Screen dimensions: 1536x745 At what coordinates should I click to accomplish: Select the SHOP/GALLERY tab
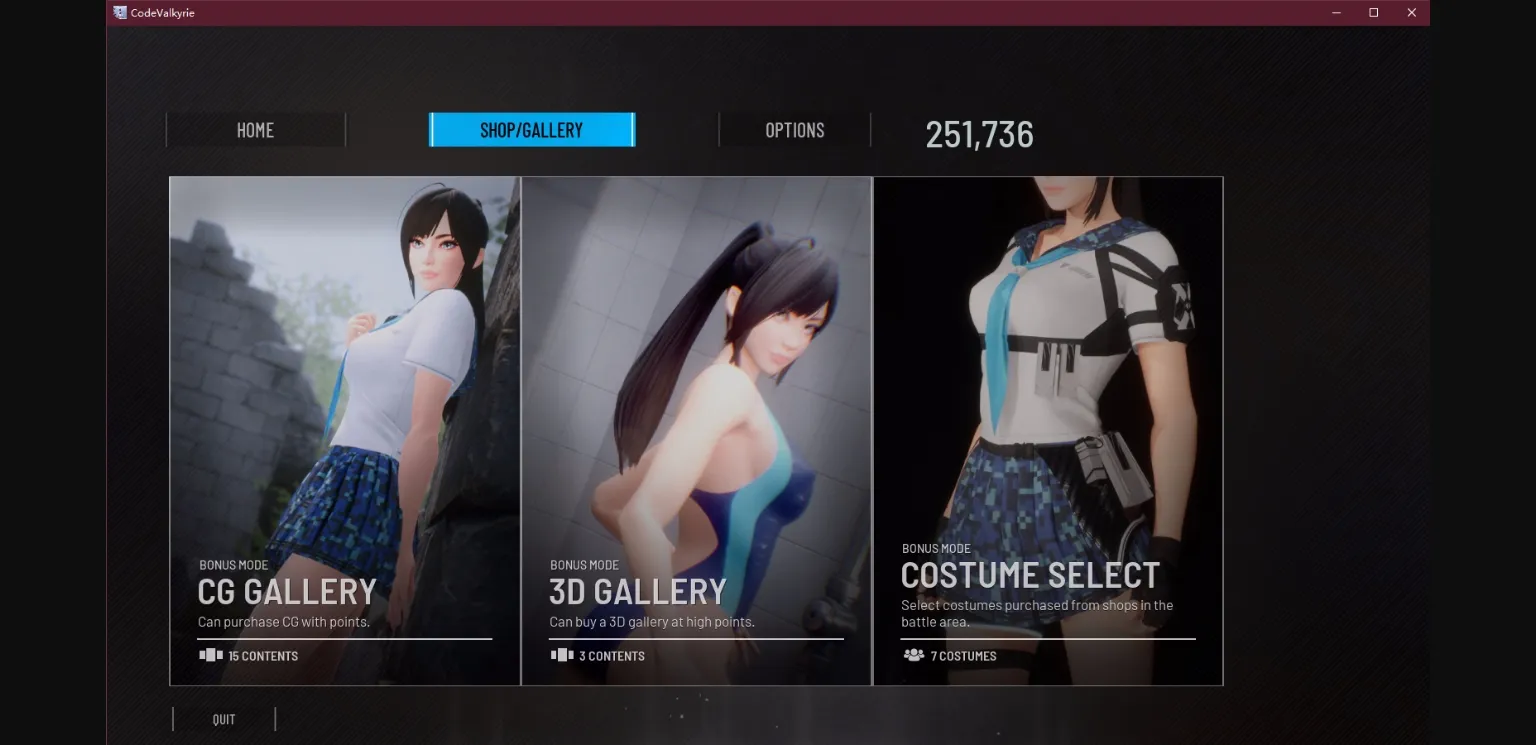(x=532, y=129)
